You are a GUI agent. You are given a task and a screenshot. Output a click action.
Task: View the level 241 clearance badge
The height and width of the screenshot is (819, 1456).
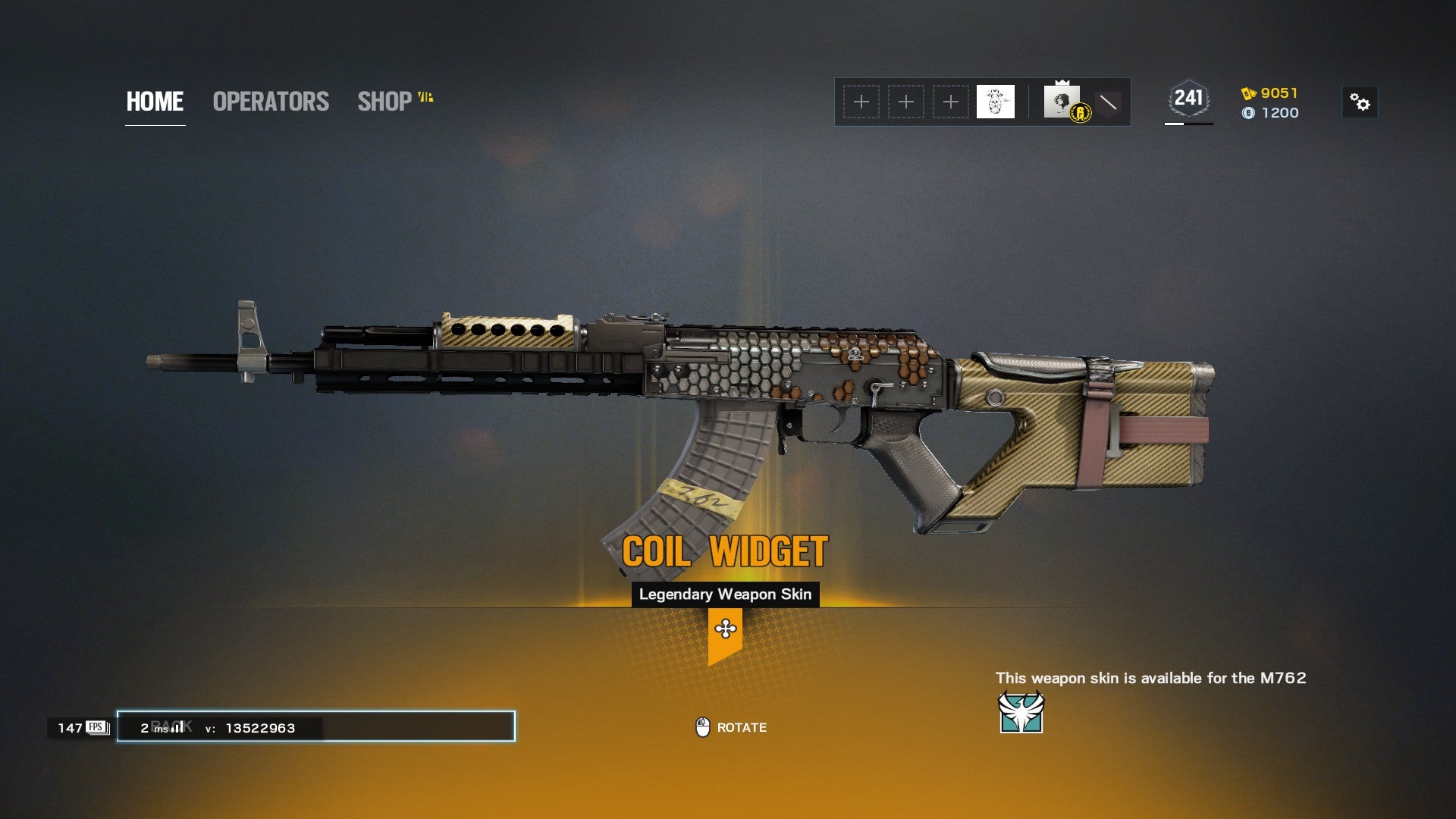tap(1188, 99)
